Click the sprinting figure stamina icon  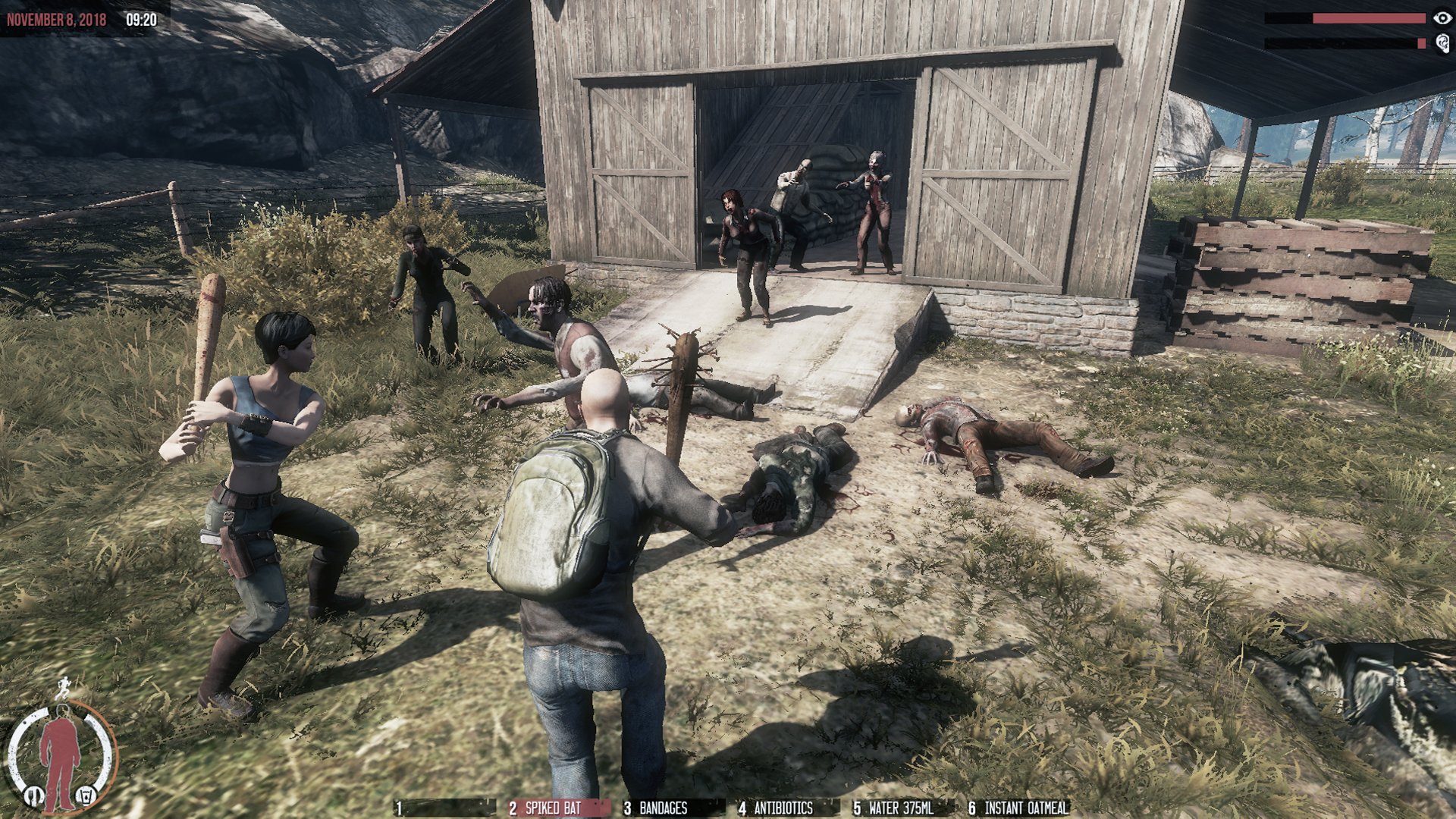(x=64, y=687)
